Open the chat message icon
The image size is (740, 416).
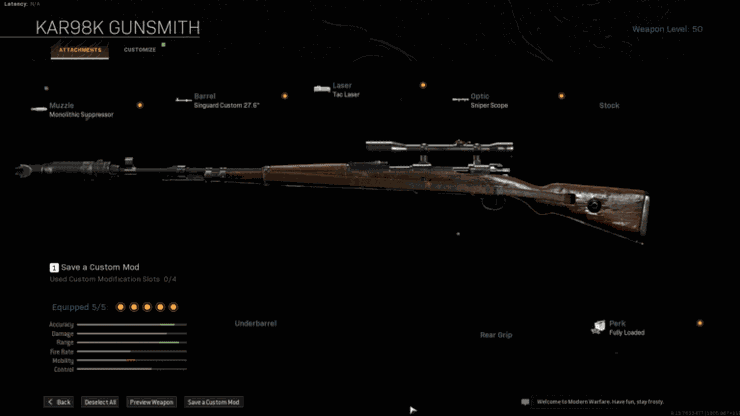pos(525,402)
